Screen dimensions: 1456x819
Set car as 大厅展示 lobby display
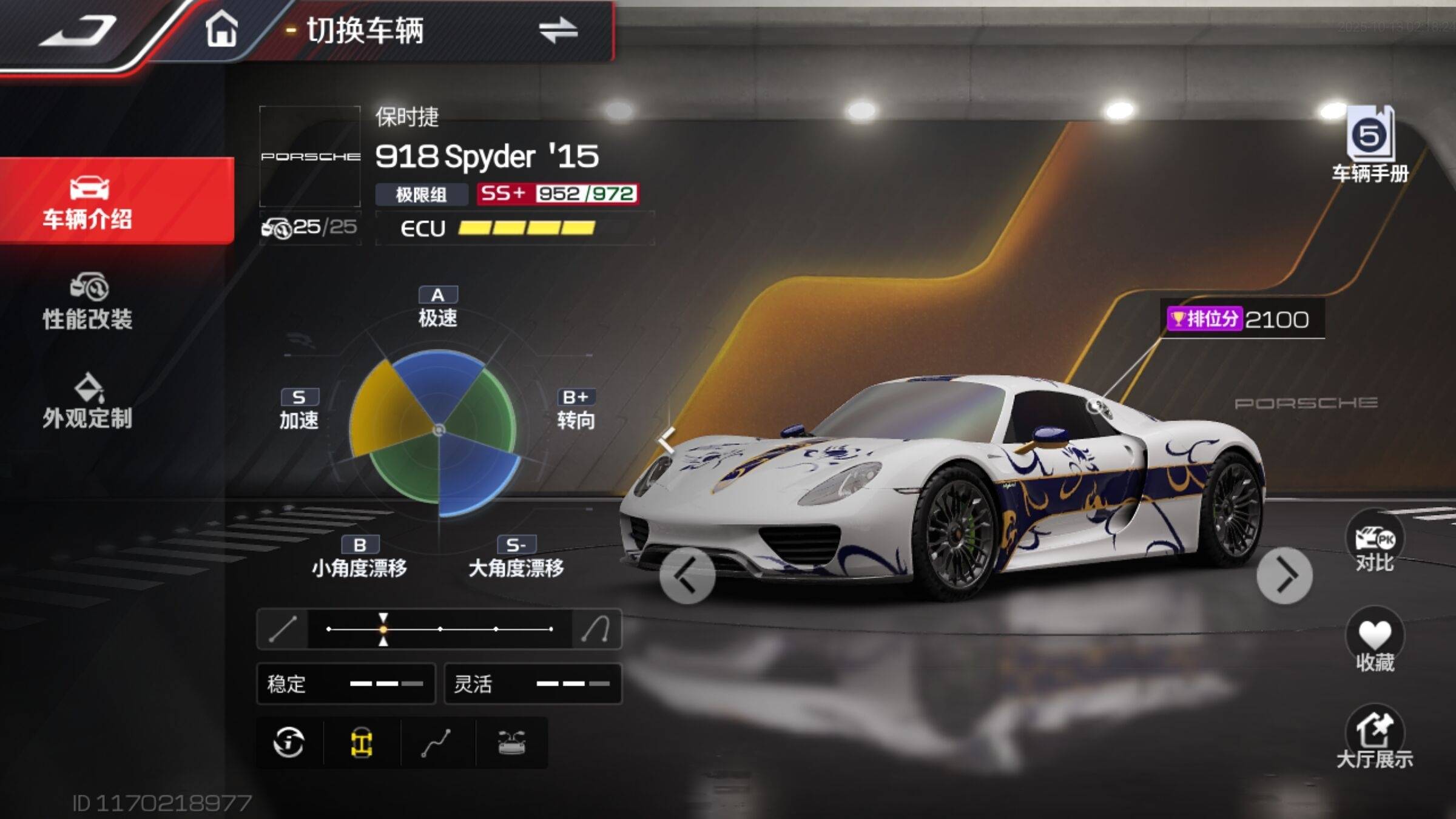pos(1375,737)
